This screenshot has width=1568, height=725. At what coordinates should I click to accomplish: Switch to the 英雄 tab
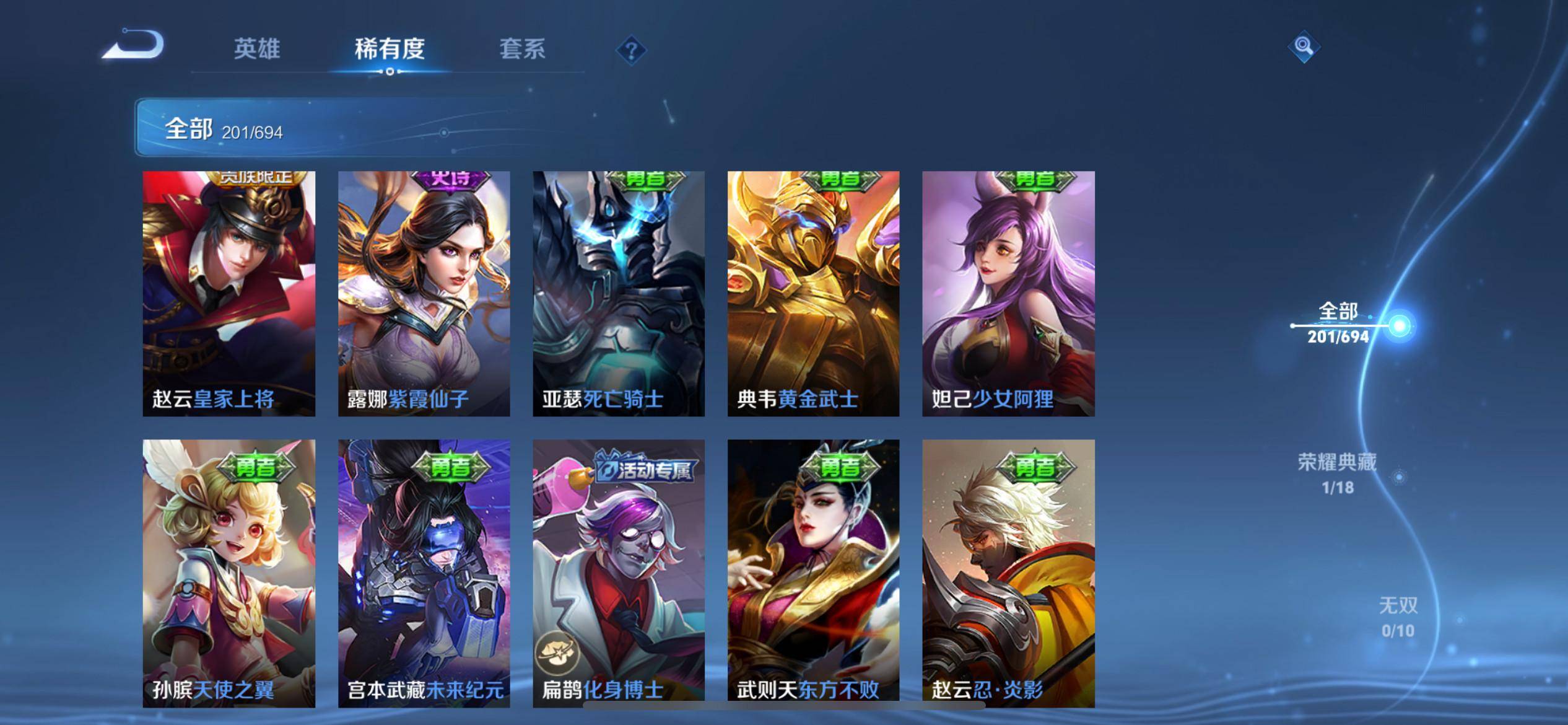pos(257,49)
